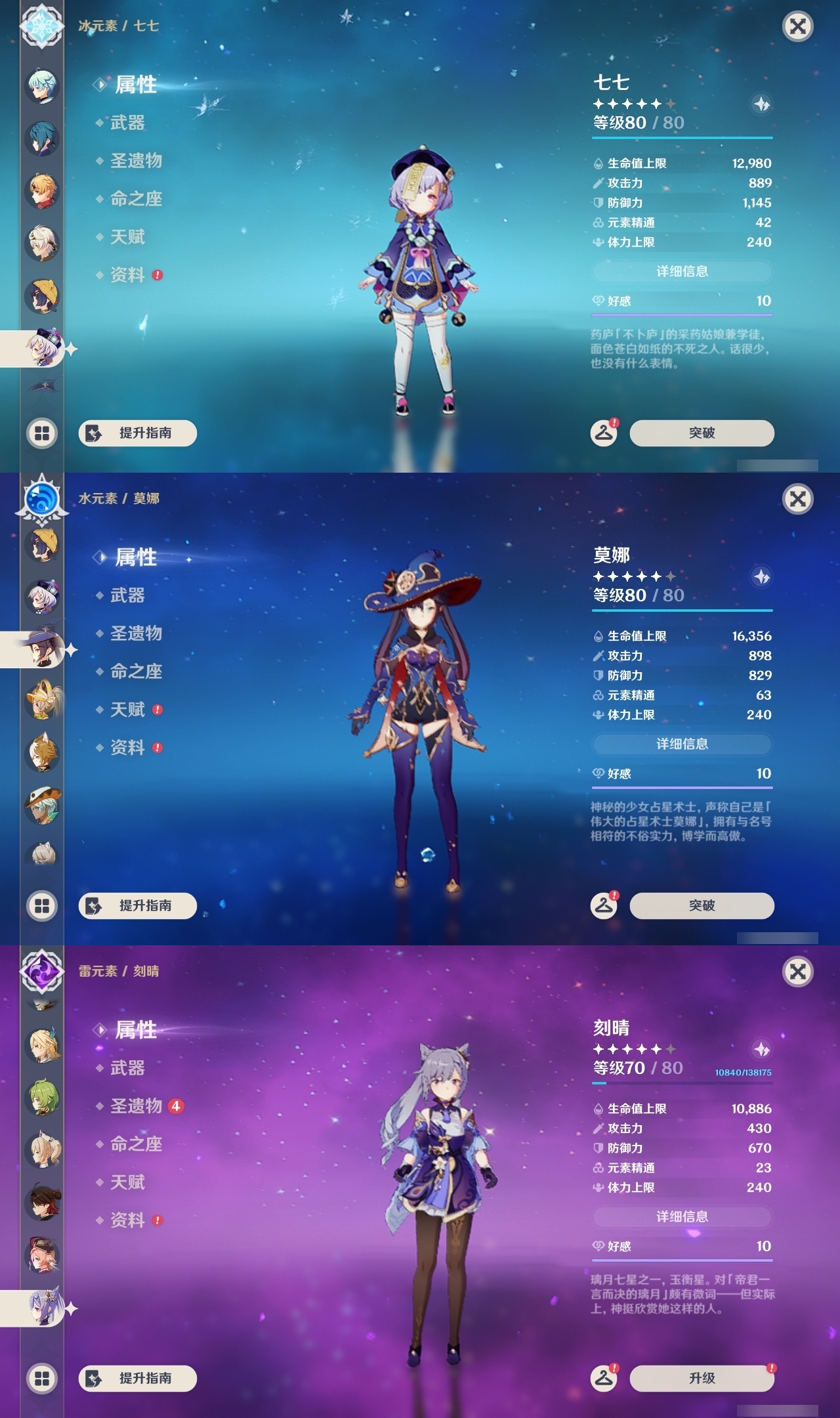Open 详细信息 under 七七's stats
Screen dimensions: 840x1418
(682, 272)
